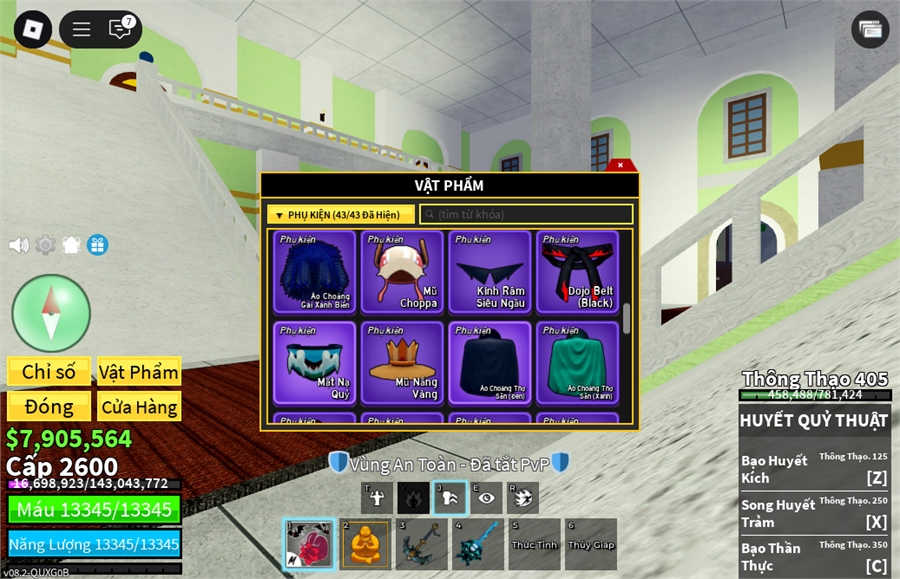
Task: Select the Mặt Nạ Quỷ mask
Action: (315, 361)
